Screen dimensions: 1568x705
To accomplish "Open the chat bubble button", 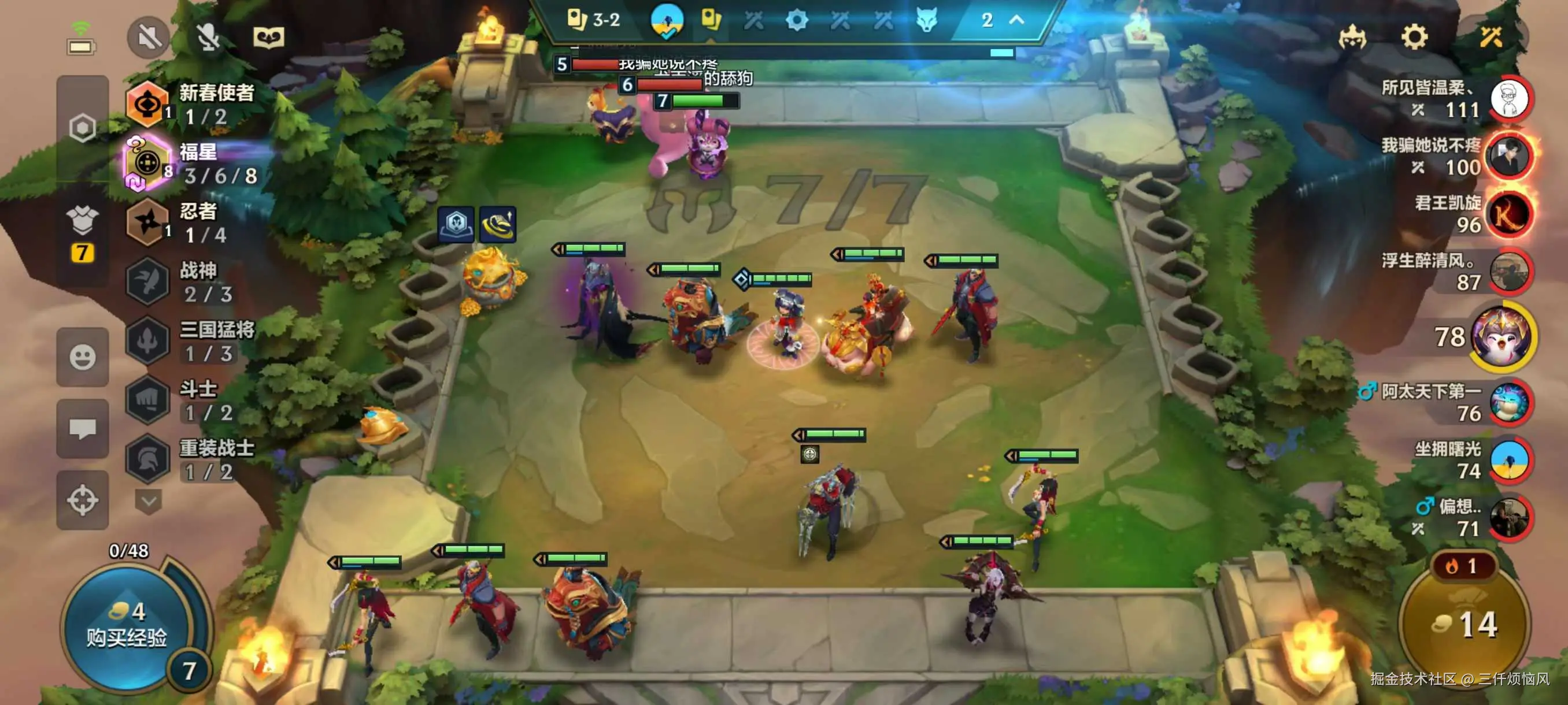I will tap(83, 429).
